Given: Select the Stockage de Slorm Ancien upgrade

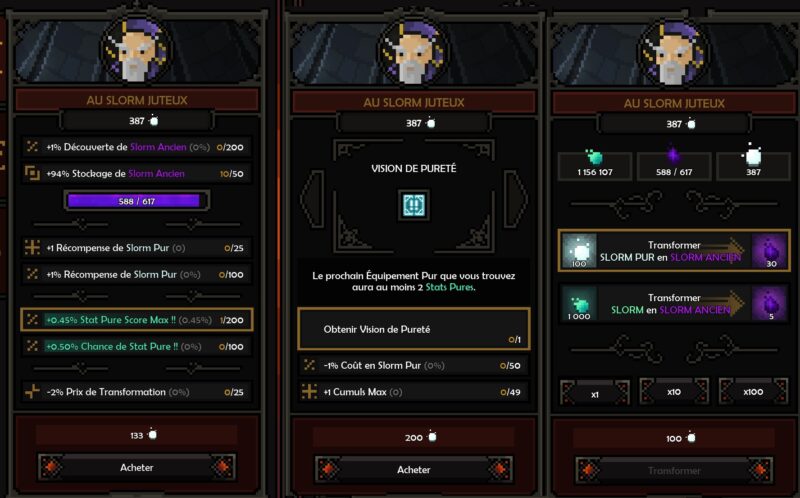Looking at the screenshot, I should (x=136, y=174).
